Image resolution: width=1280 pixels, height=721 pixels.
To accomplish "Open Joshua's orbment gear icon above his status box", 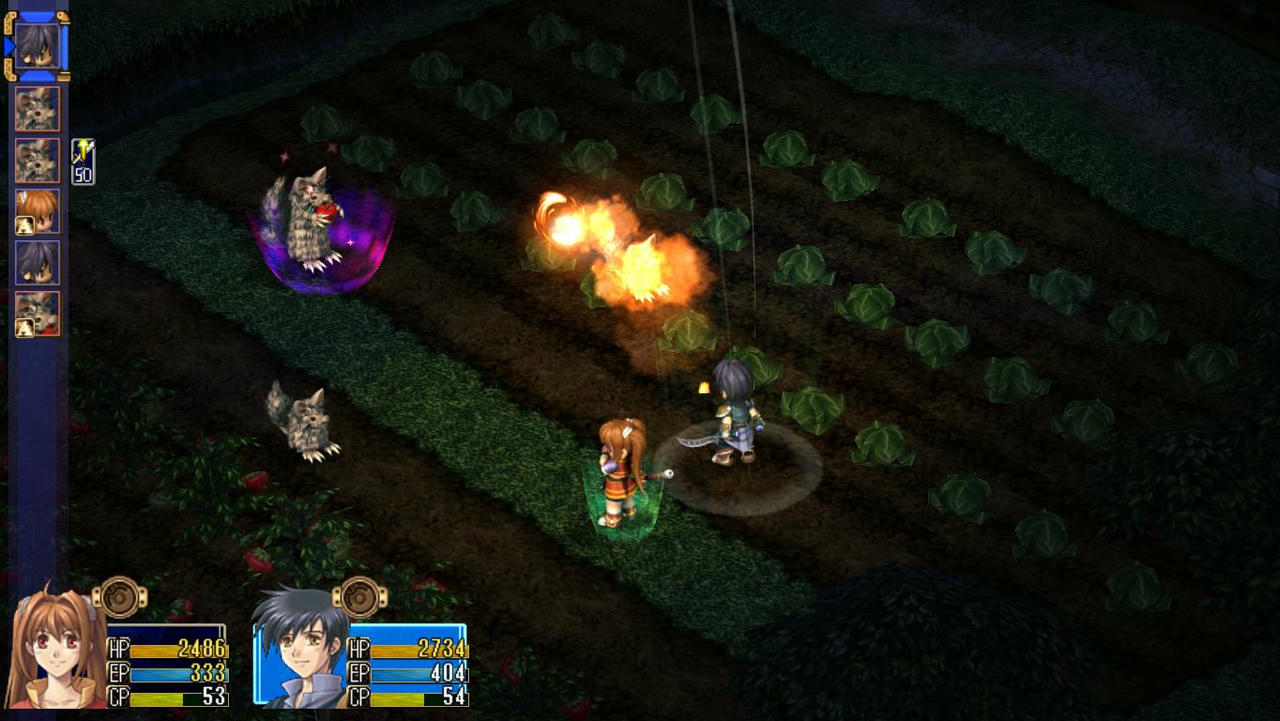I will pos(360,598).
